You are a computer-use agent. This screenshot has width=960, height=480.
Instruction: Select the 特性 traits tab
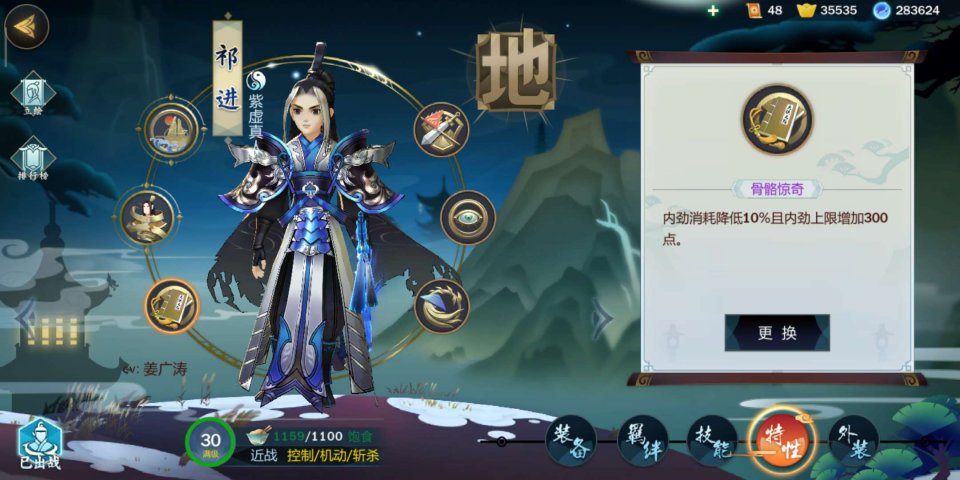click(782, 441)
